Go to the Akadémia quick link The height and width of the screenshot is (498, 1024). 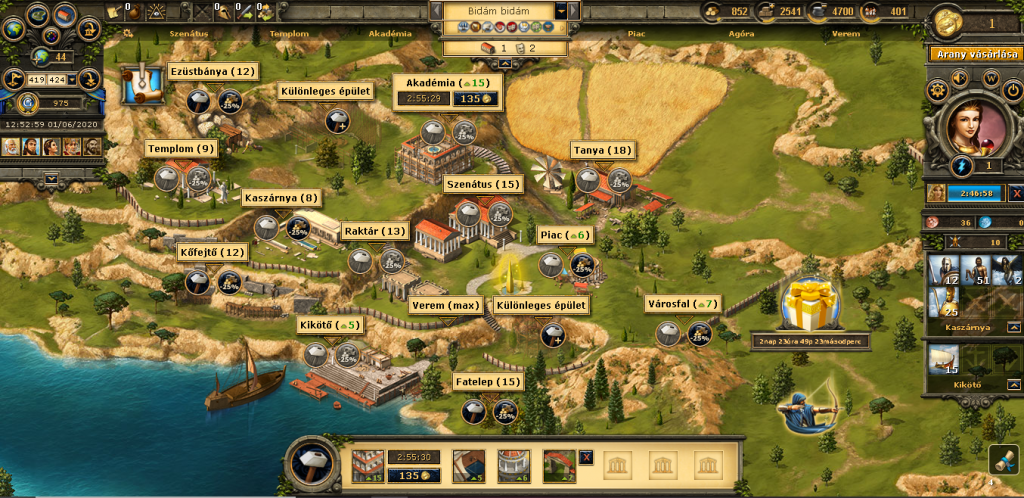pyautogui.click(x=389, y=33)
